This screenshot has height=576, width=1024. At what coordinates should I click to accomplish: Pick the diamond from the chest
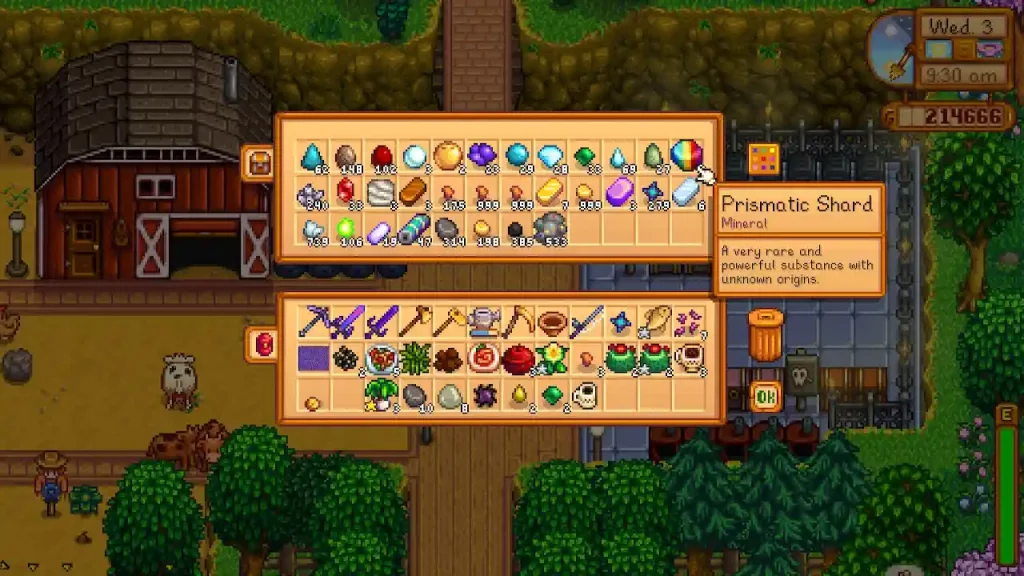click(x=550, y=156)
